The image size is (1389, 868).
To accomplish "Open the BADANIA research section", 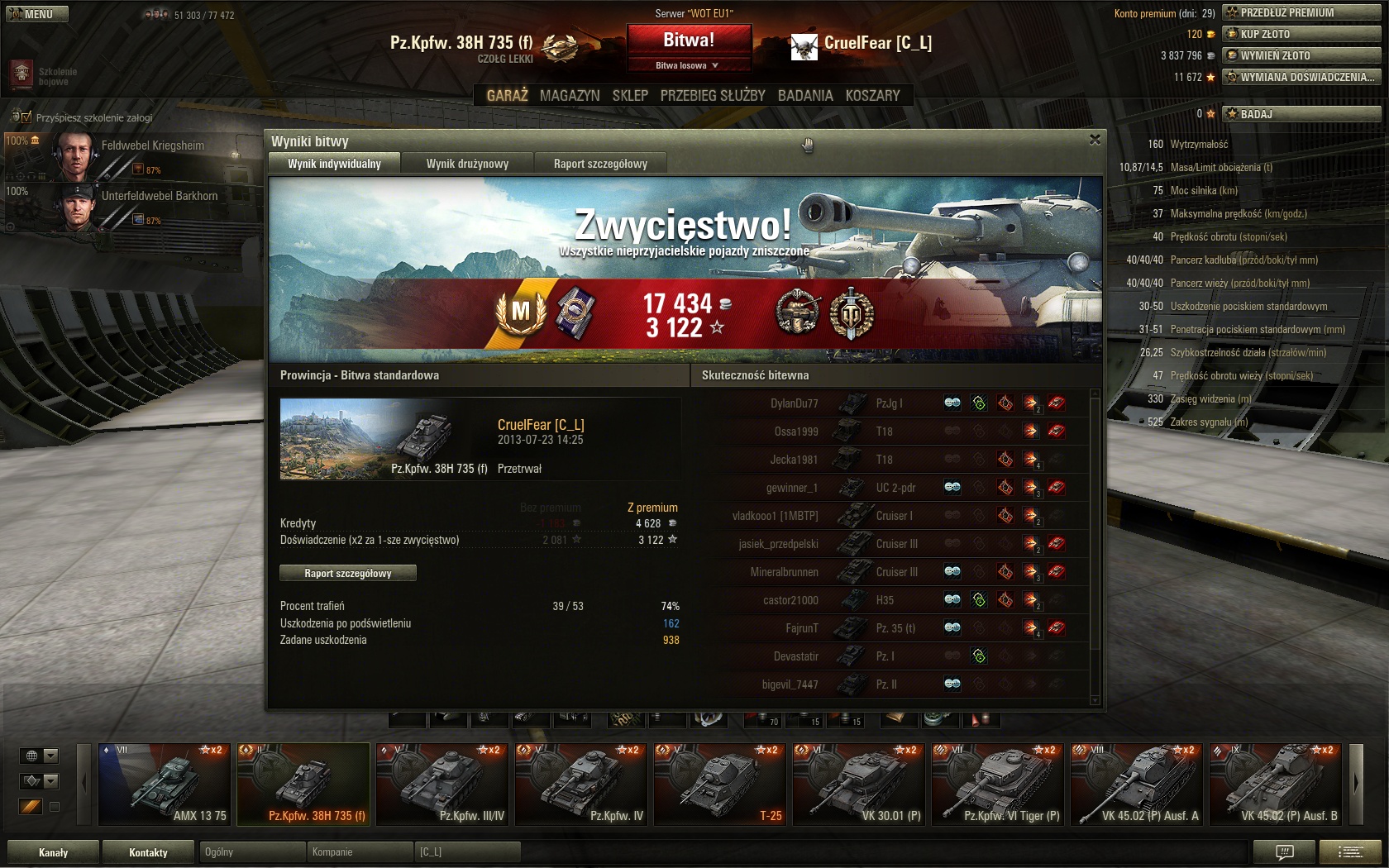I will click(805, 96).
